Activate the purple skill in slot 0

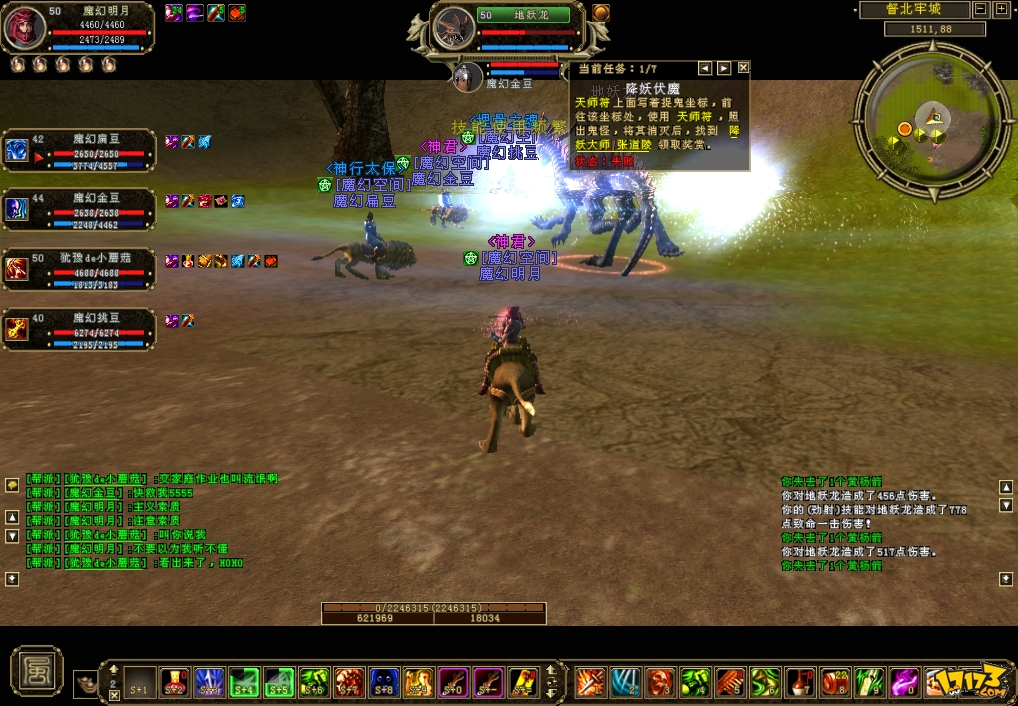pos(904,683)
